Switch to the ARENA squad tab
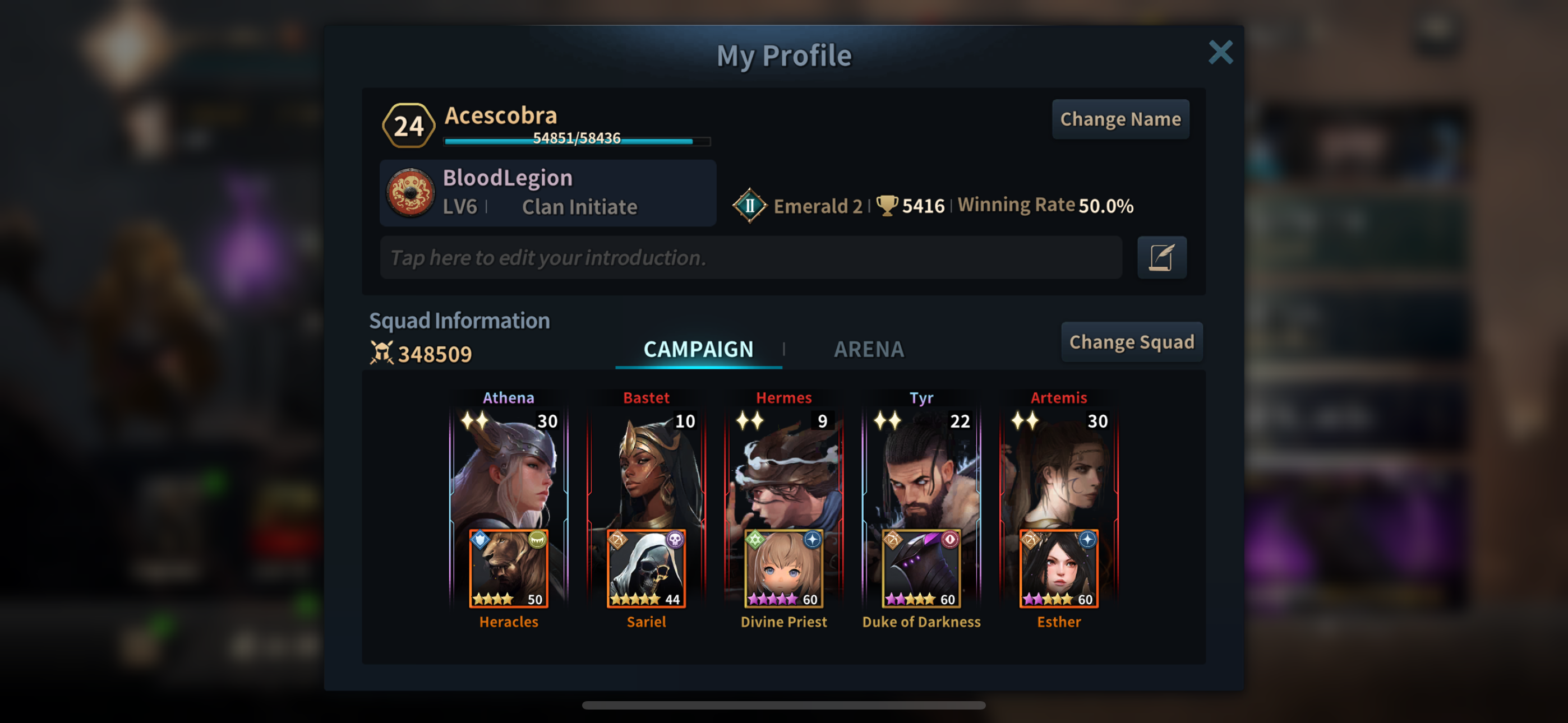The width and height of the screenshot is (1568, 723). click(869, 349)
